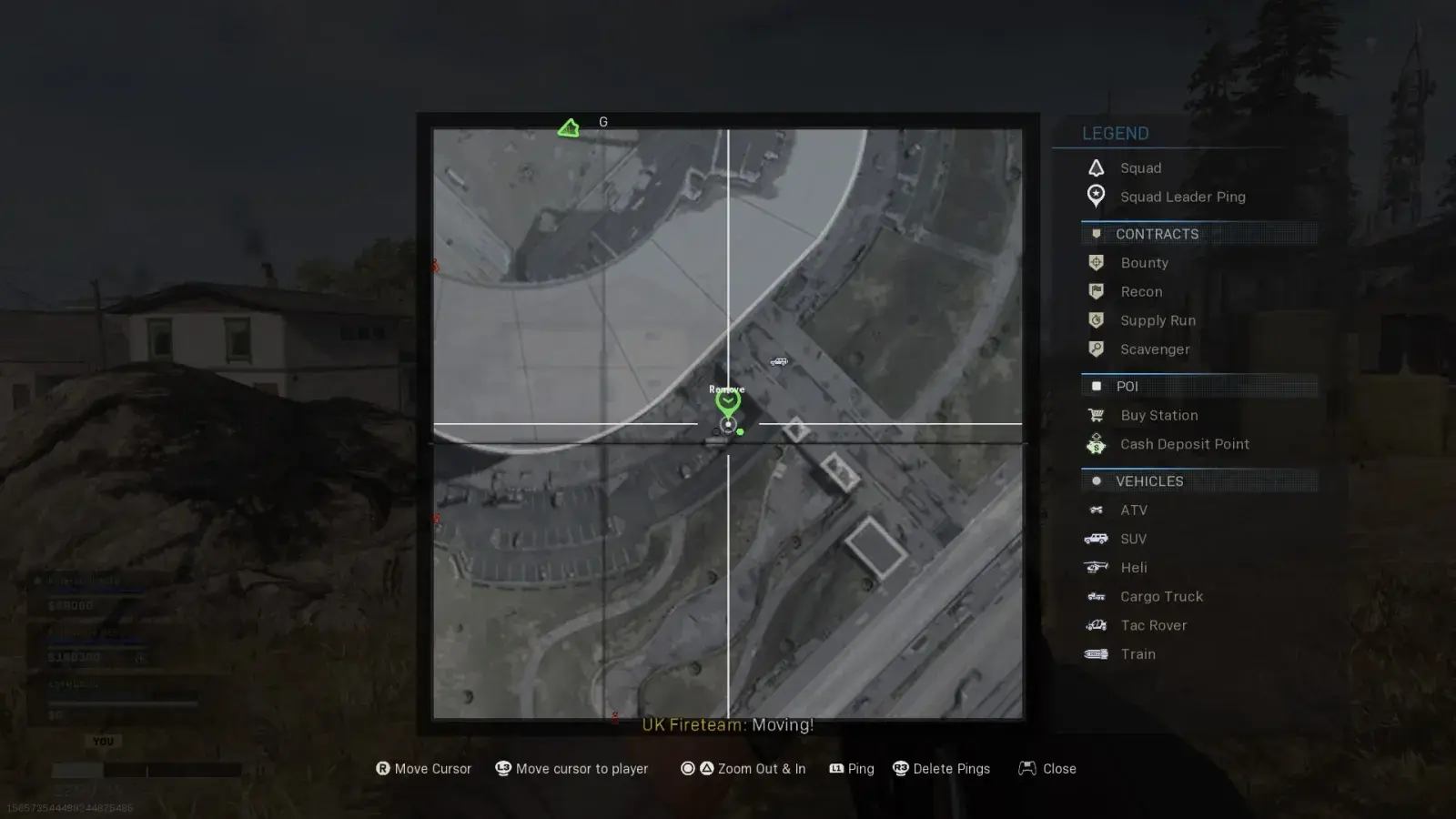This screenshot has width=1456, height=819.
Task: Remove the green ping marker on the map
Action: click(727, 400)
